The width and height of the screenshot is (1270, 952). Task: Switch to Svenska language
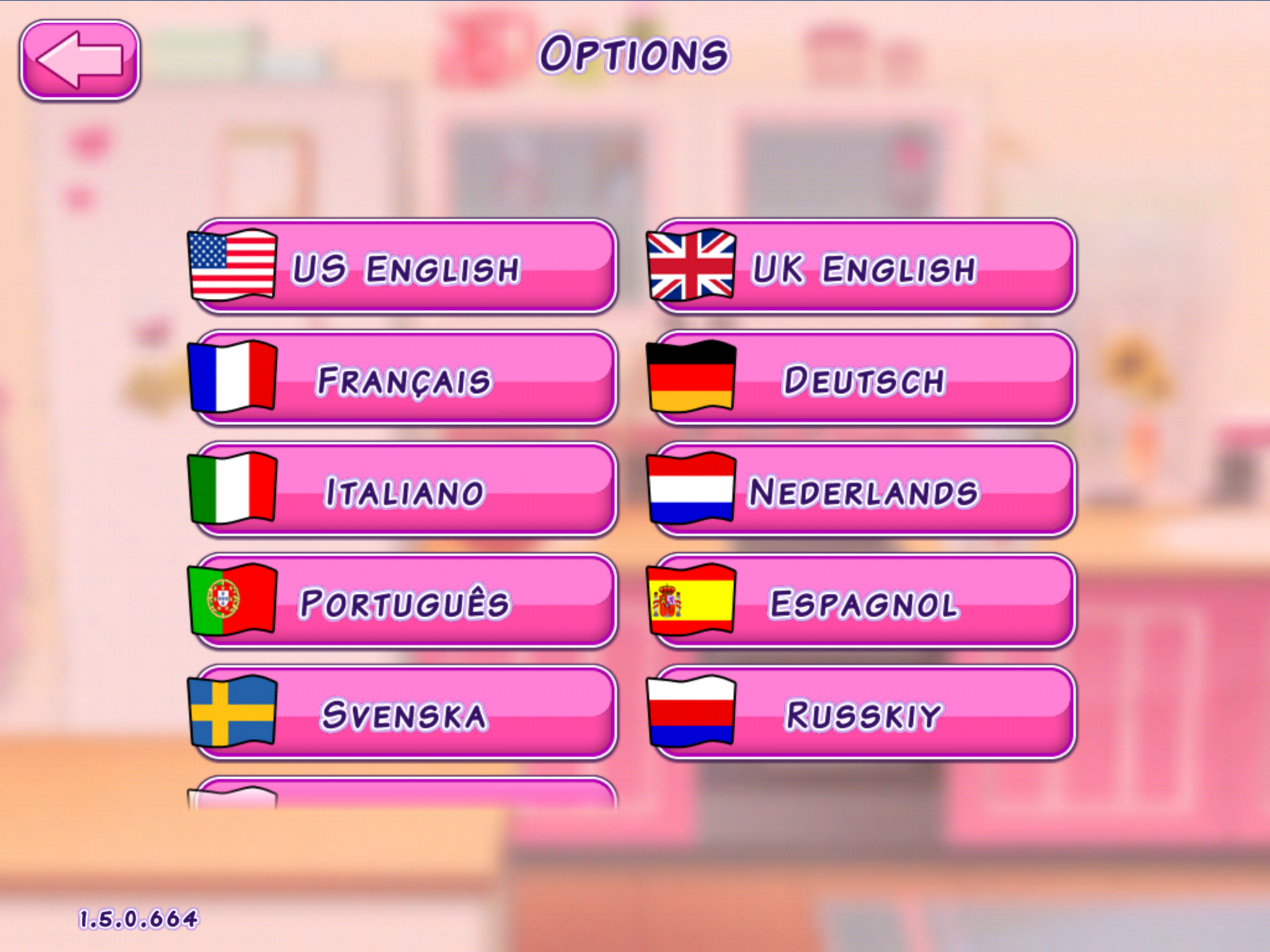click(404, 713)
